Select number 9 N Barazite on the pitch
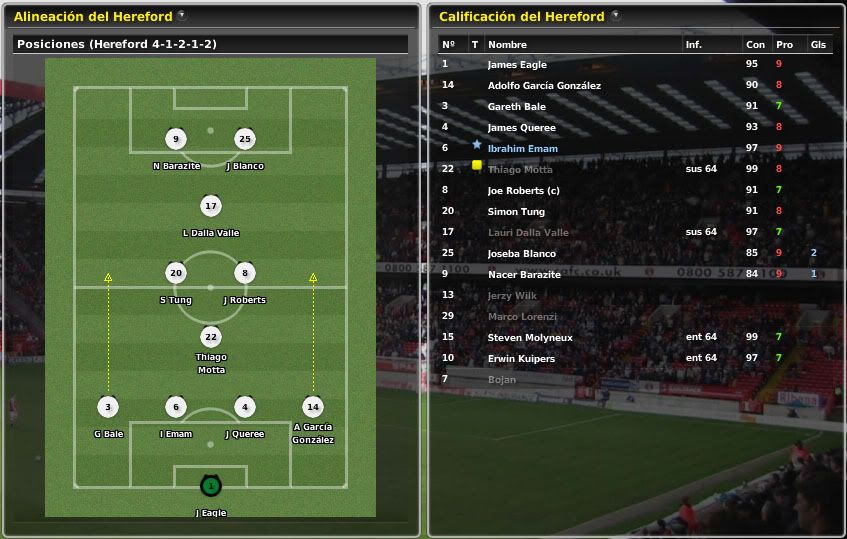The image size is (847, 539). 176,139
